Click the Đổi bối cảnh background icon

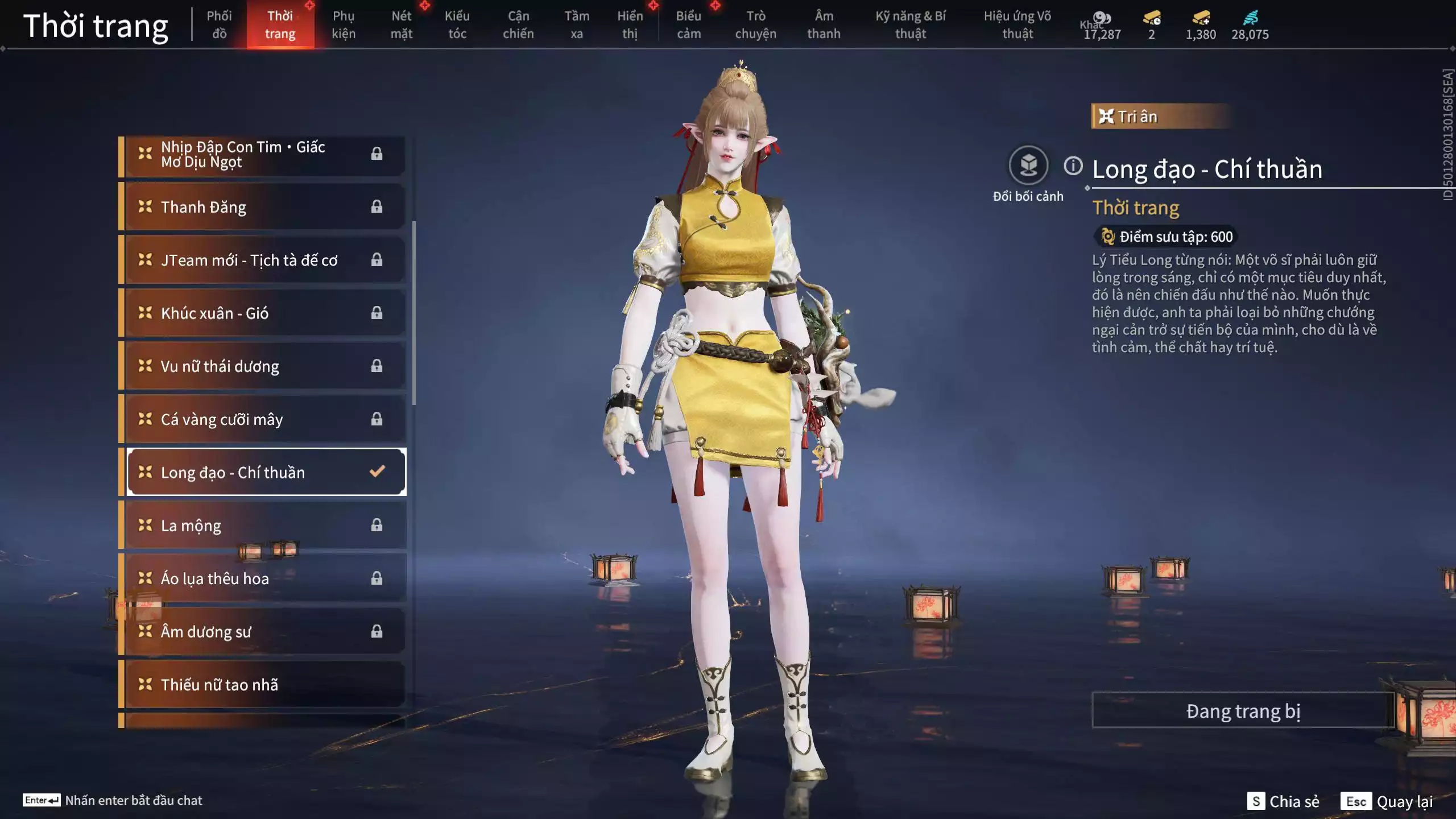click(1028, 166)
